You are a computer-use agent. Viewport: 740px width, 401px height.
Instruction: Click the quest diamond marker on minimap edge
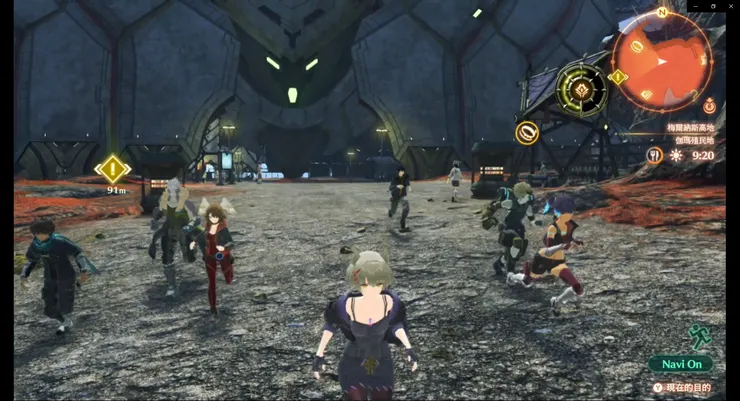pyautogui.click(x=618, y=77)
